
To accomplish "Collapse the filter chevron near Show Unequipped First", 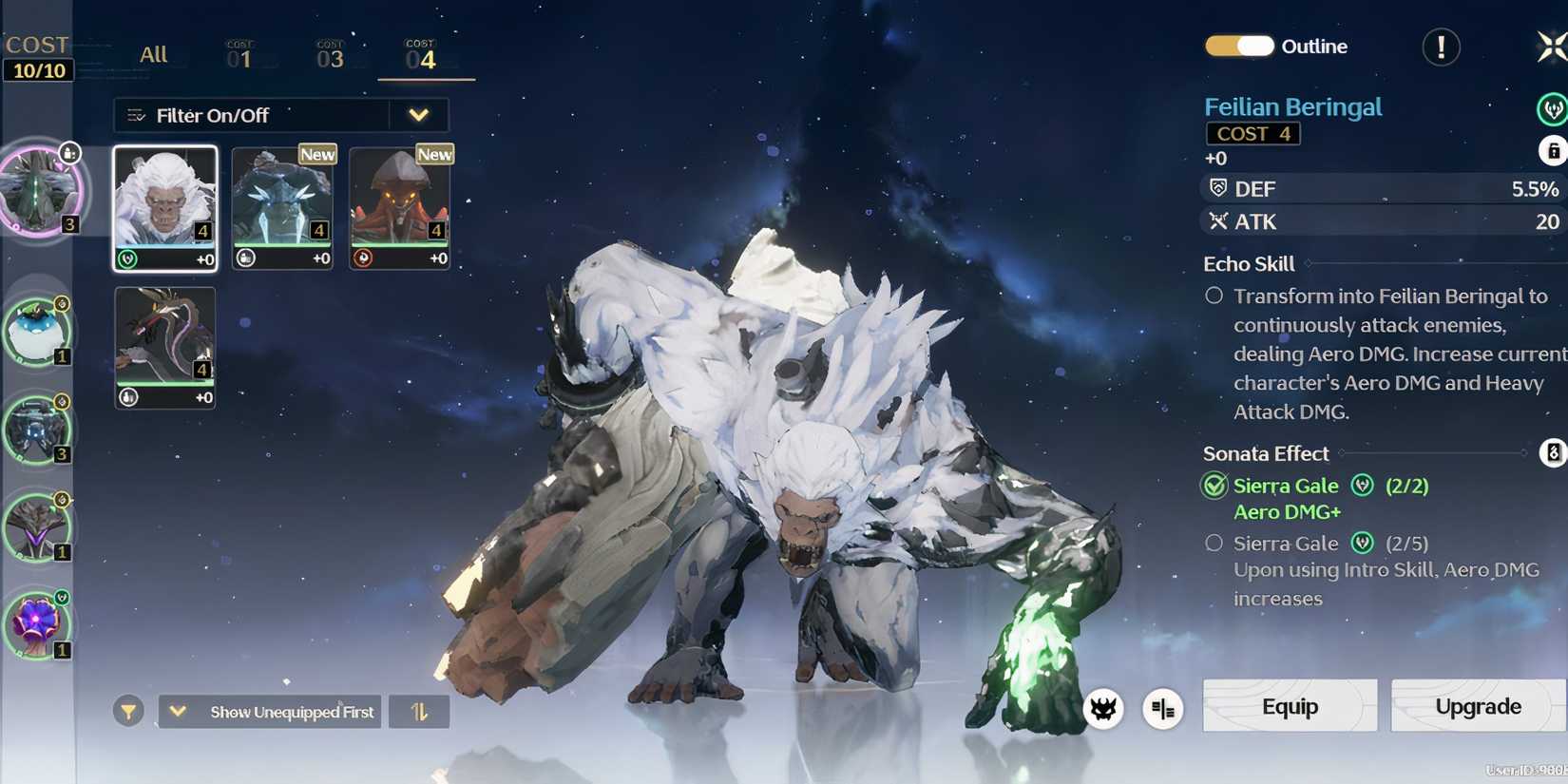I will [x=177, y=710].
